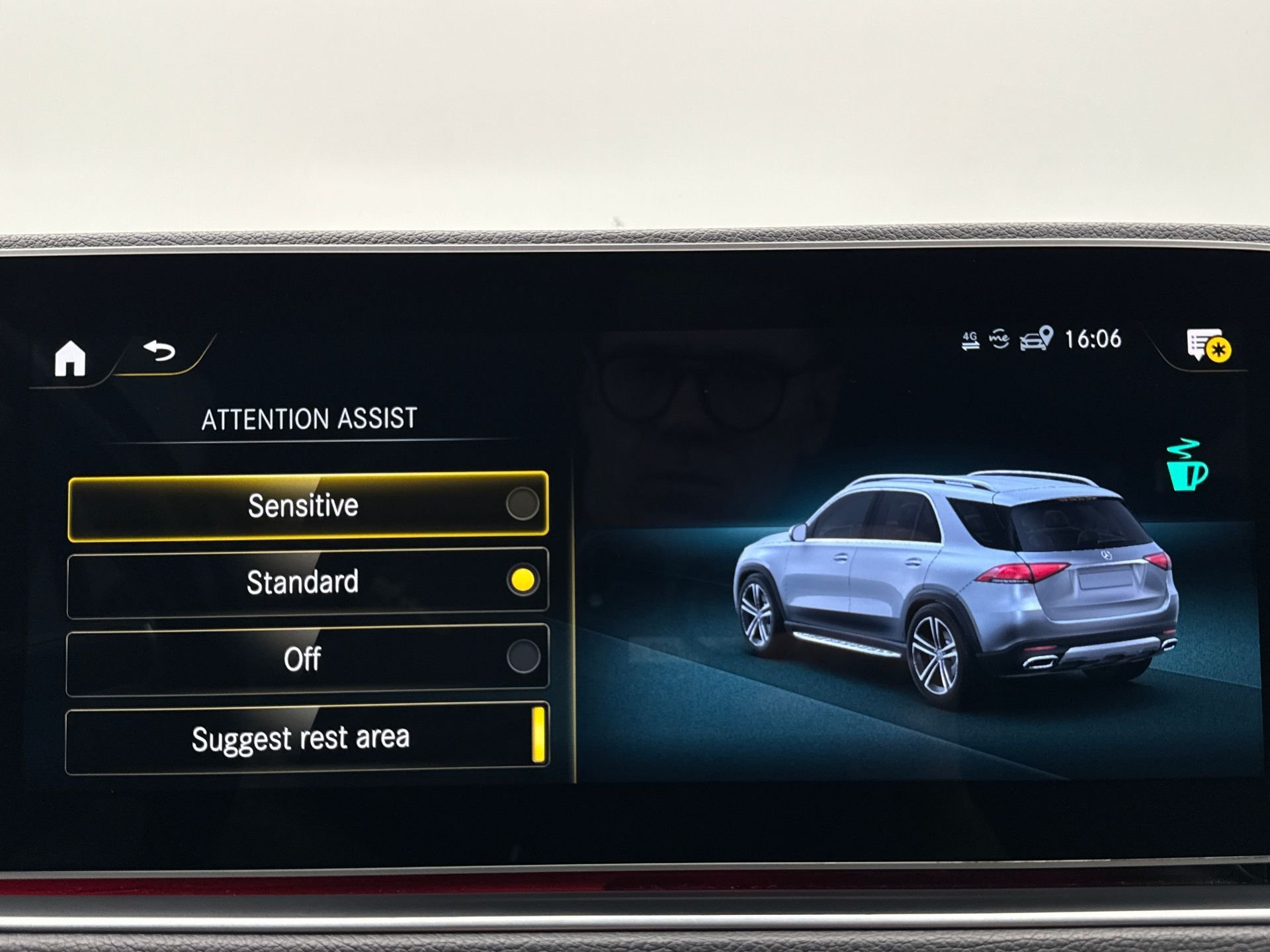Tap the back arrow button
1270x952 pixels.
tap(160, 350)
